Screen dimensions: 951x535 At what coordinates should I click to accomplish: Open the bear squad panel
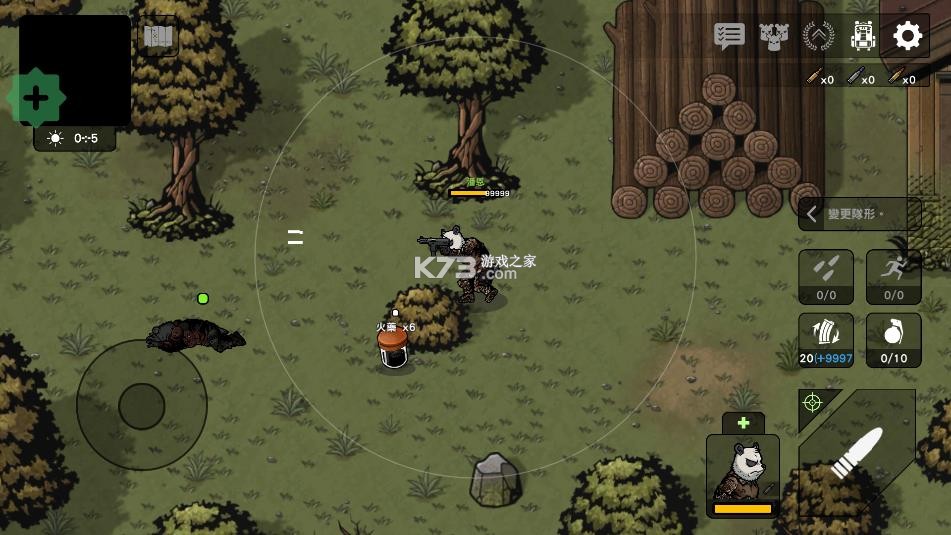coord(774,37)
